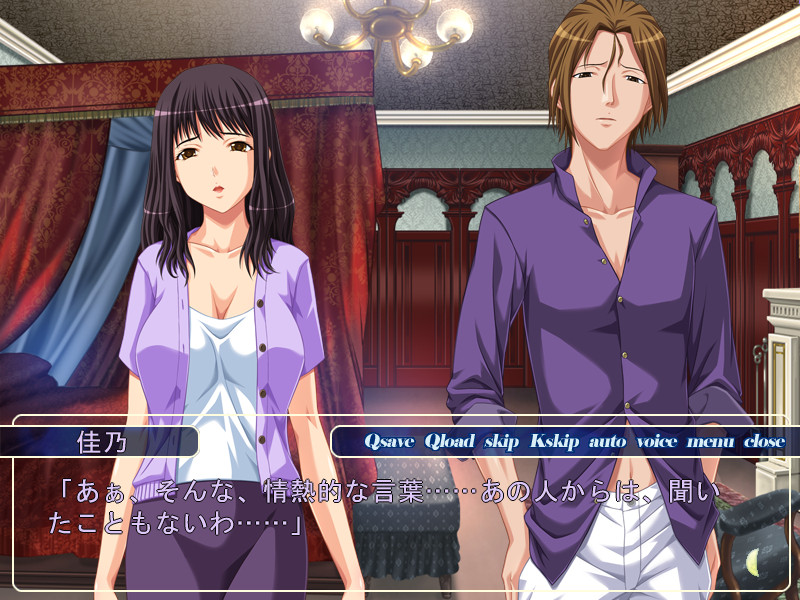Turn on auto text mode
This screenshot has width=800, height=600.
pyautogui.click(x=607, y=441)
